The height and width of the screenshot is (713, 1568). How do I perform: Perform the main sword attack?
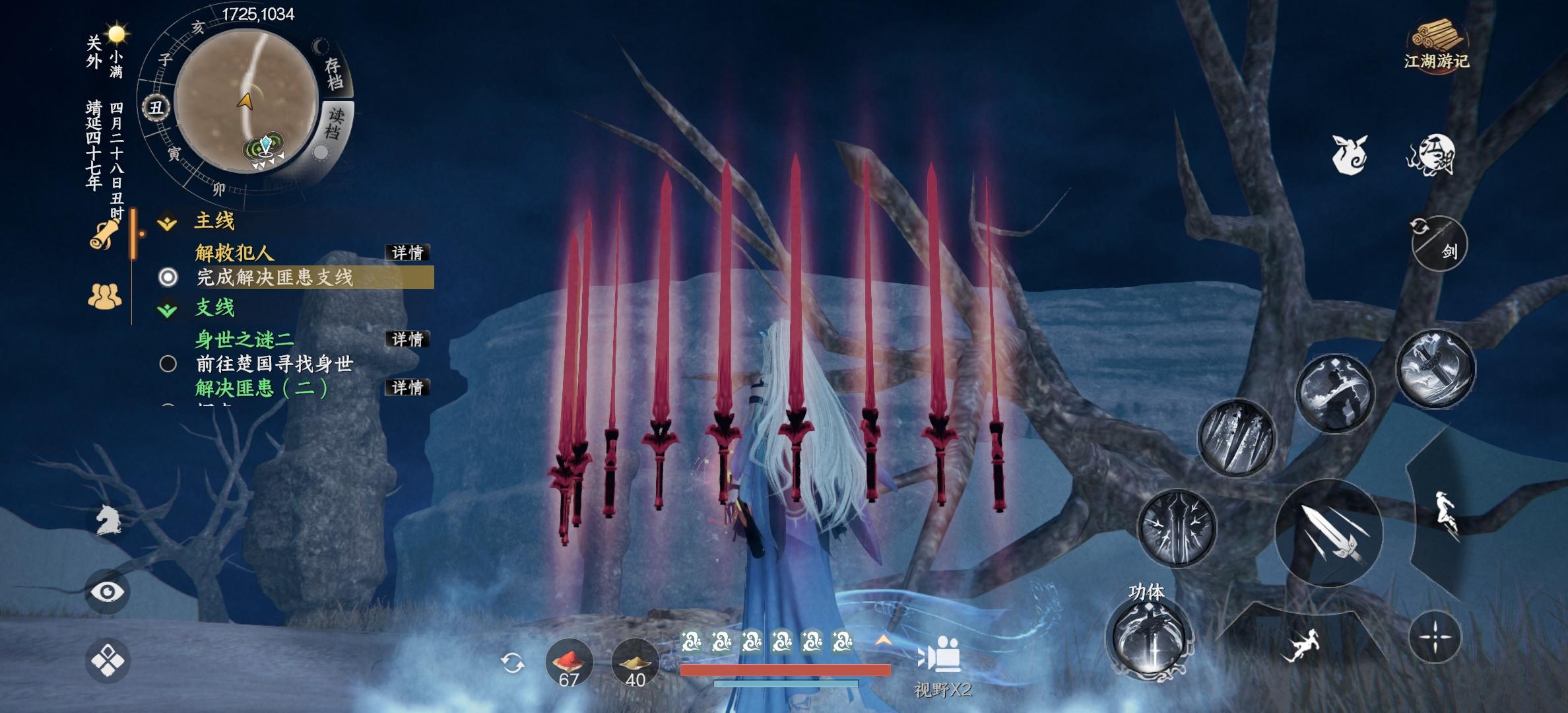coord(1328,533)
